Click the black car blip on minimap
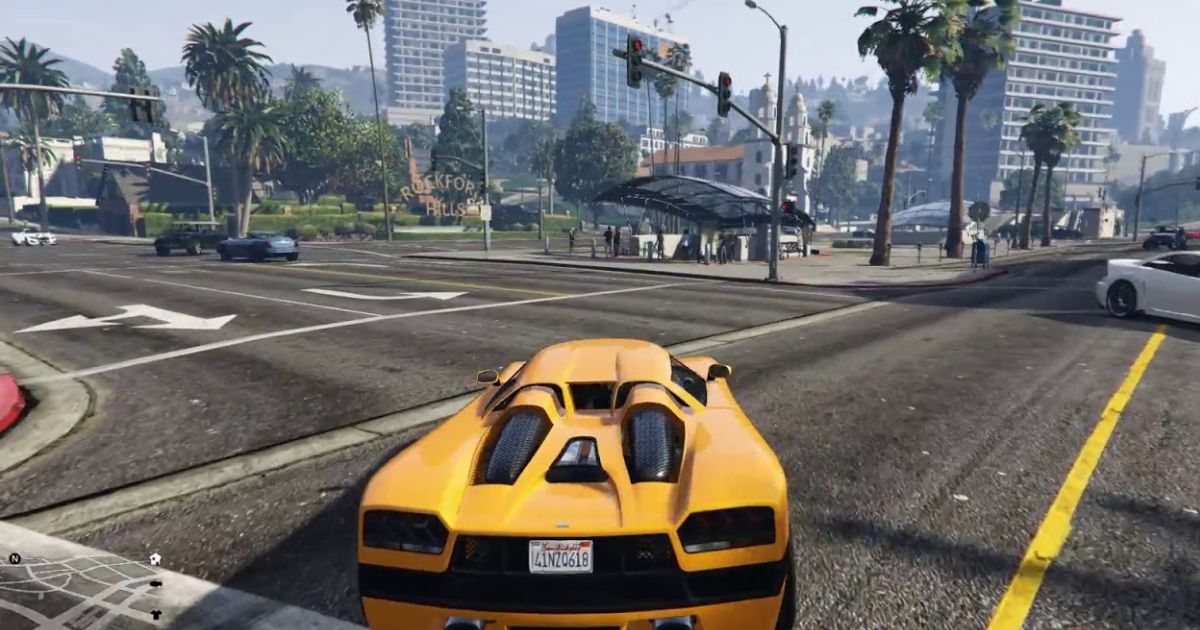The height and width of the screenshot is (630, 1200). [156, 584]
